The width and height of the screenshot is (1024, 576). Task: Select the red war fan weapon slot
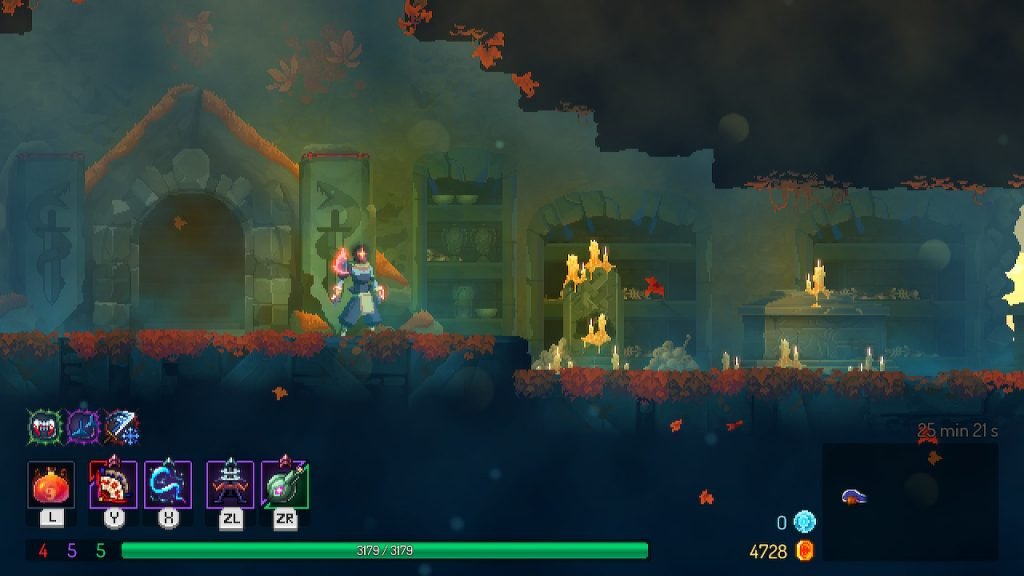[113, 485]
